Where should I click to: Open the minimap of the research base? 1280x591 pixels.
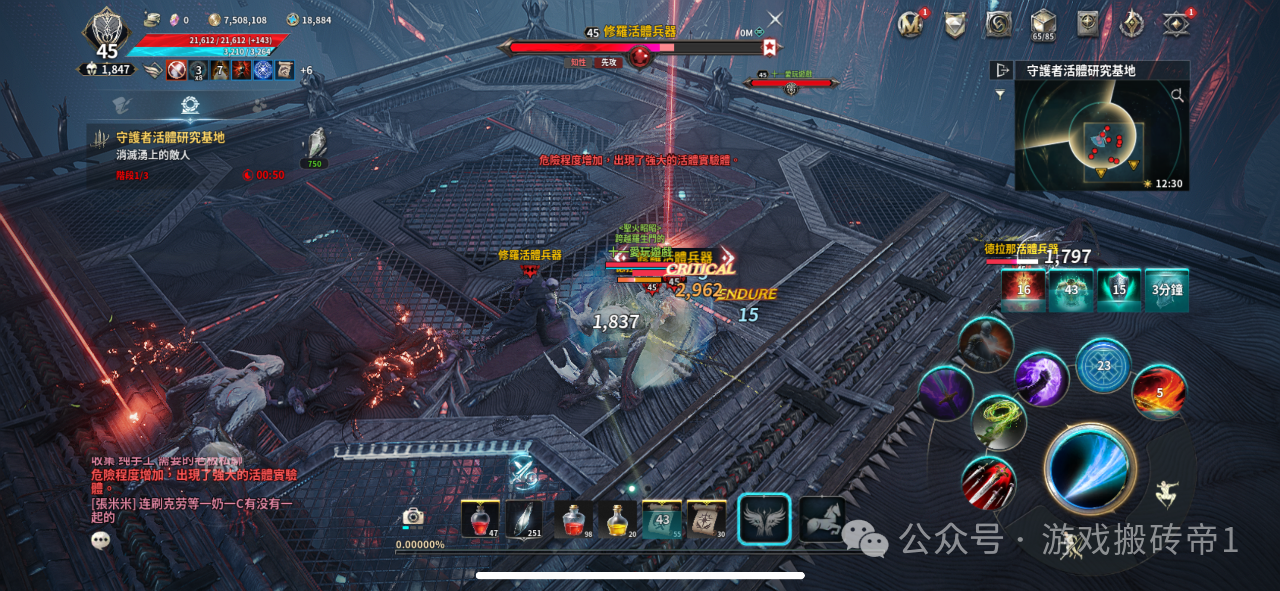(x=1101, y=136)
